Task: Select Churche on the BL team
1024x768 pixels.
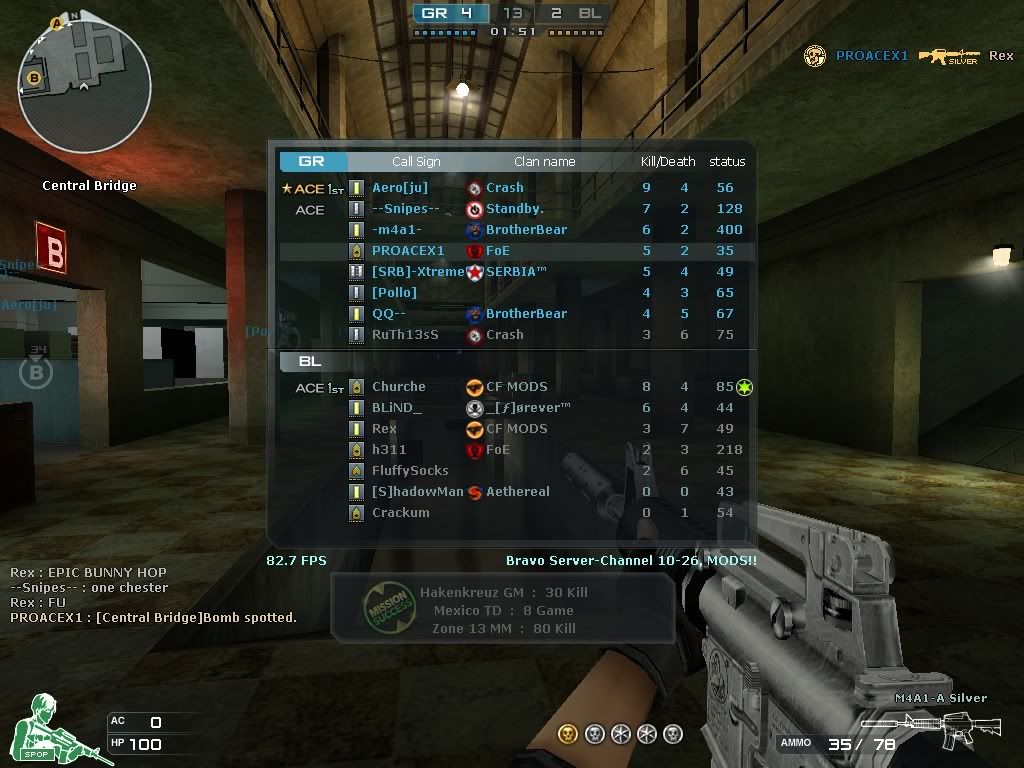Action: (399, 387)
